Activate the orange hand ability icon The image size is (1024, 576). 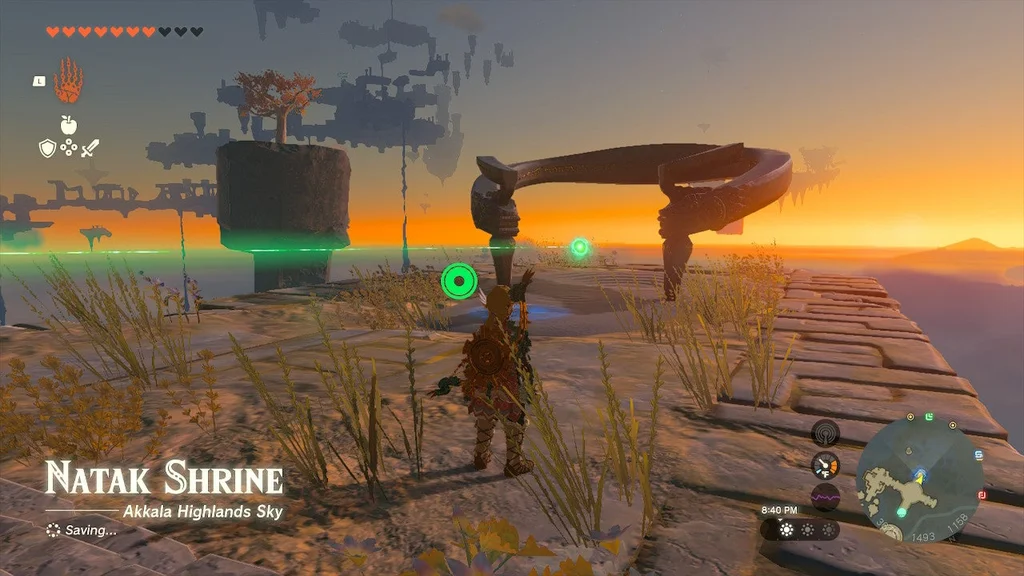pyautogui.click(x=68, y=81)
